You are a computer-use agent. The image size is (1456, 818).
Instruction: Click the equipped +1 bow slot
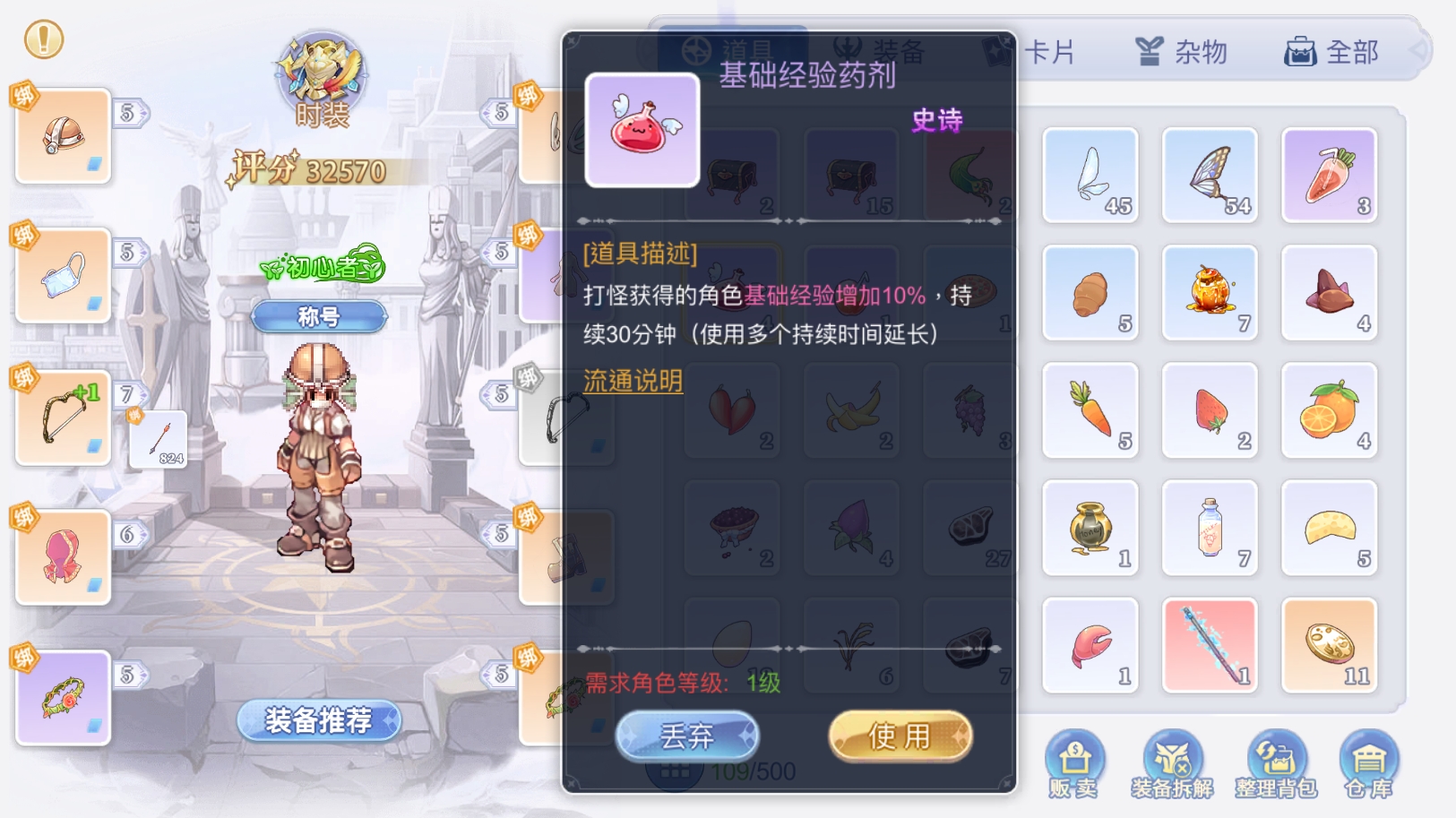point(61,417)
